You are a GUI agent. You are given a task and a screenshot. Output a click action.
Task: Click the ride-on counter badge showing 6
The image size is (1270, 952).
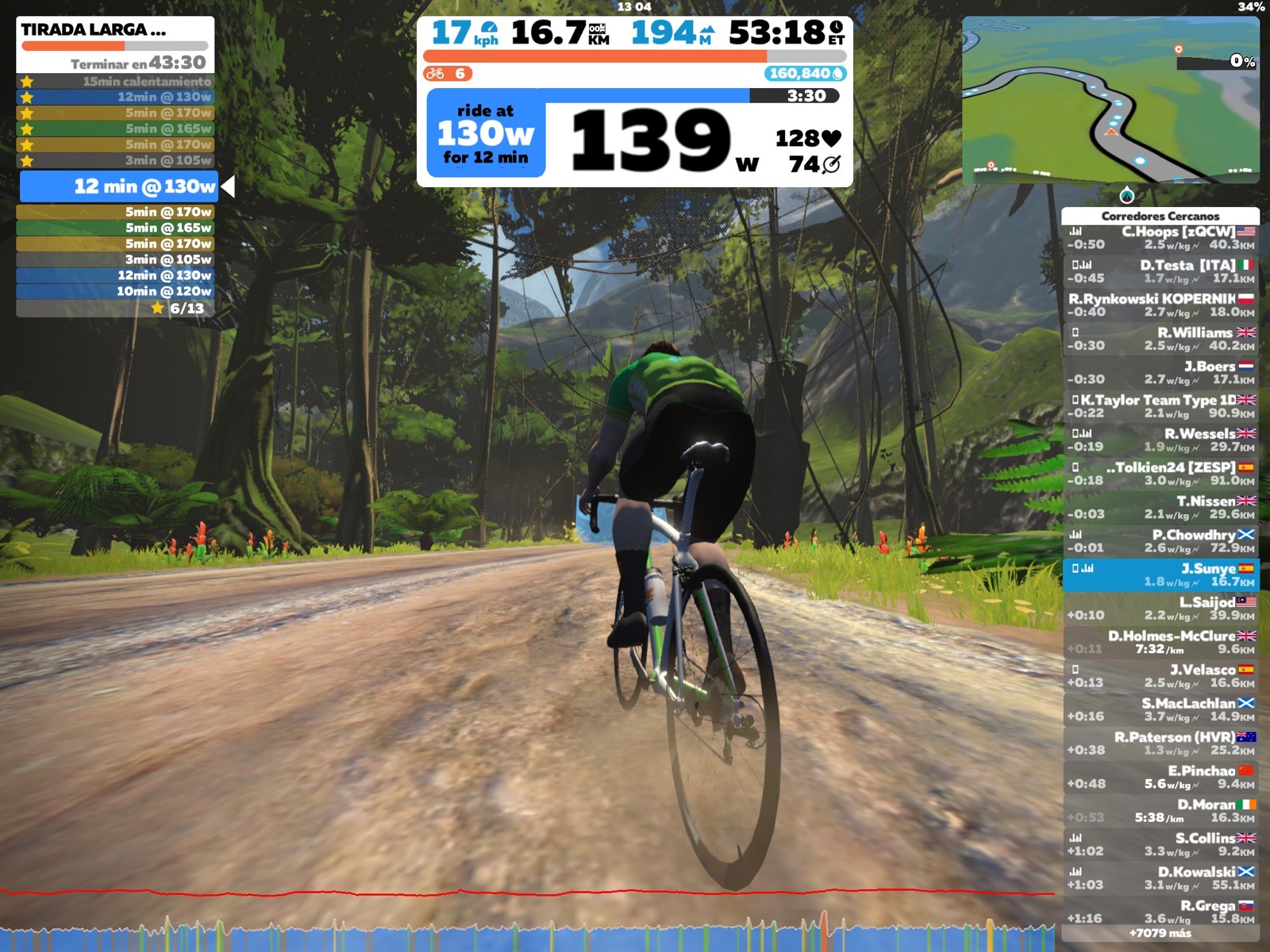pyautogui.click(x=448, y=74)
